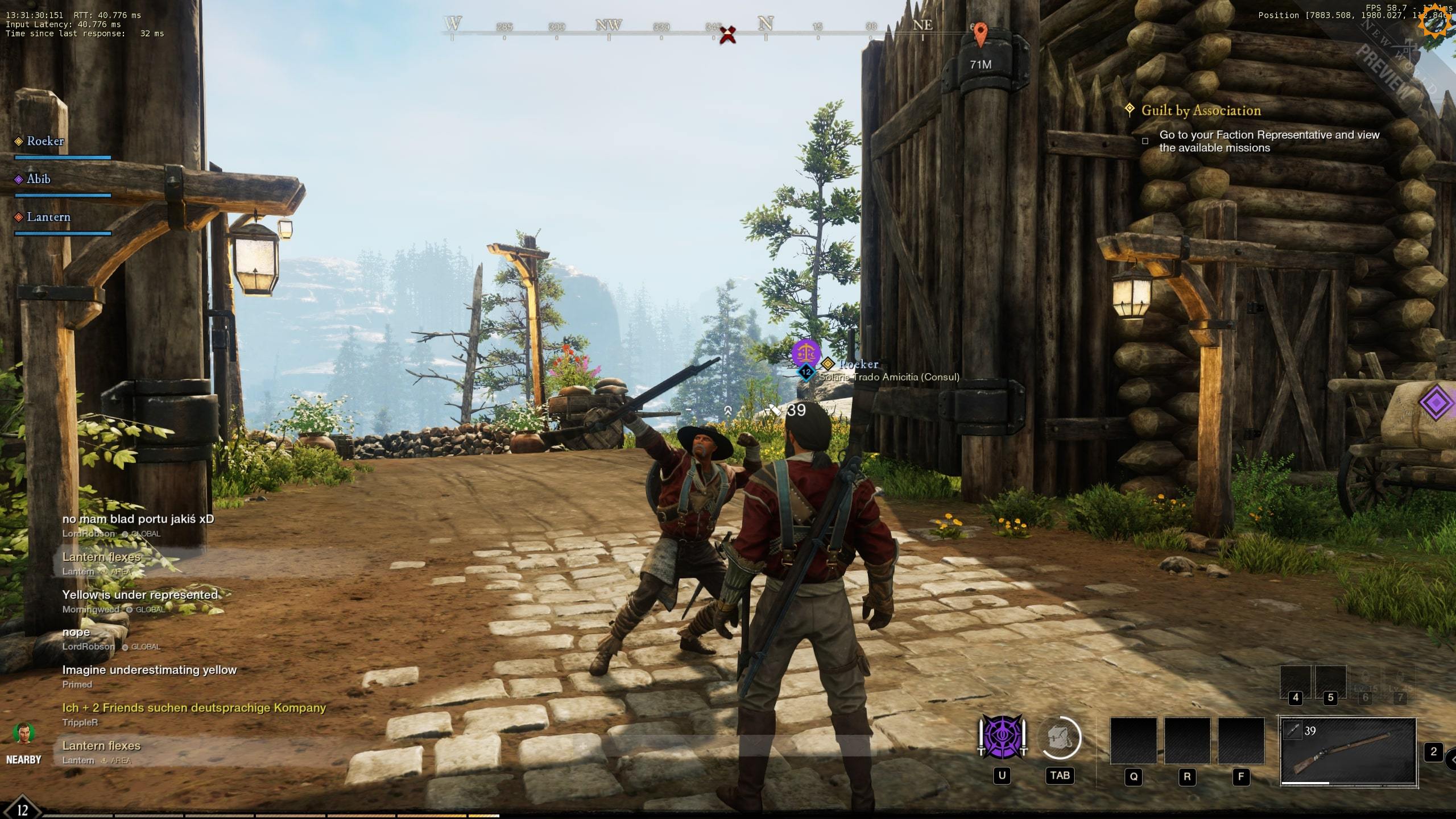Click the purple diamond marker at the screen edge
Screen dimensions: 1456x819
(x=1436, y=403)
